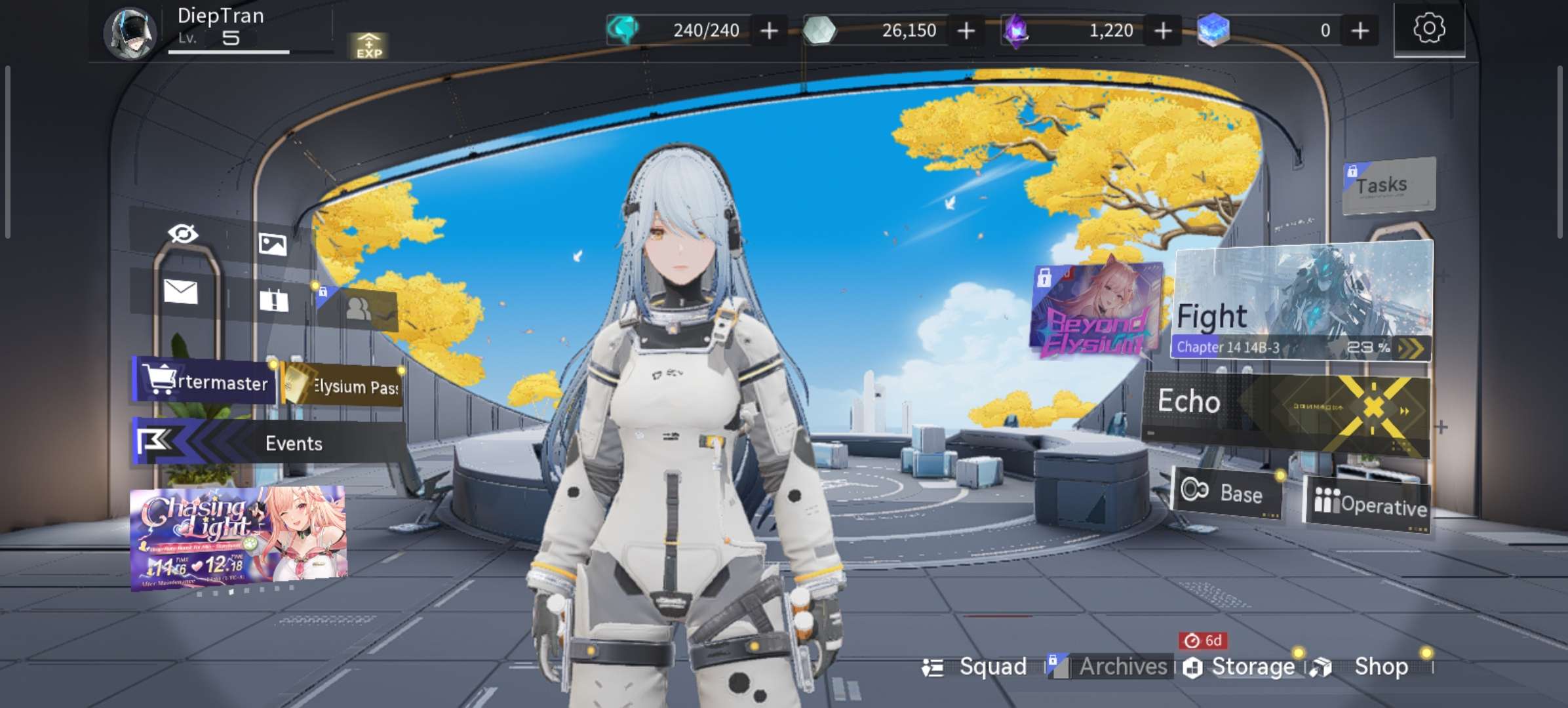Open the Quartermaster shop cart
1568x708 pixels.
tap(205, 380)
